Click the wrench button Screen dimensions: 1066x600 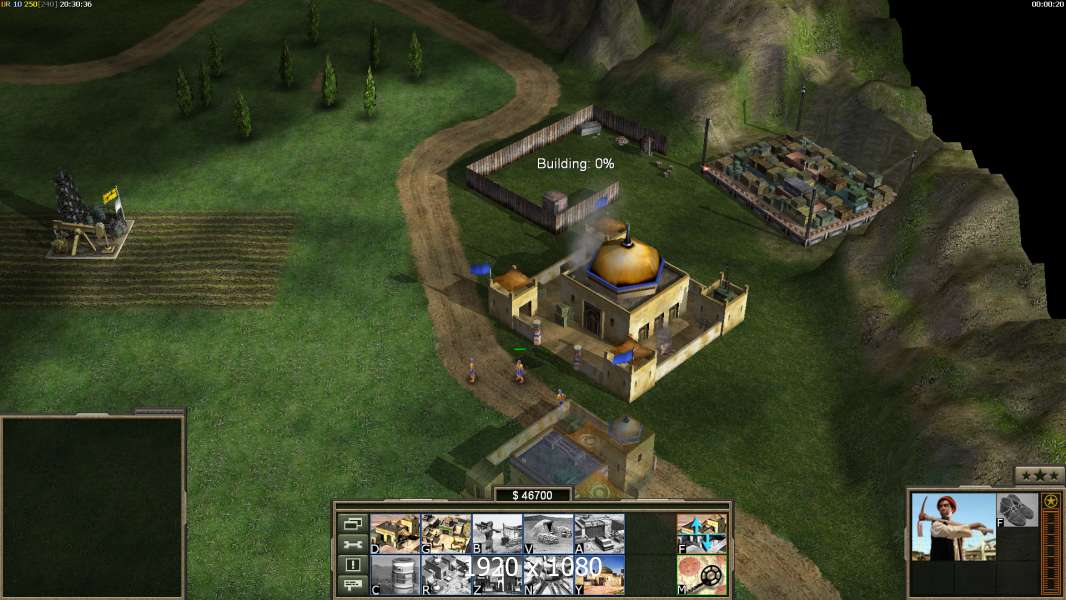(x=352, y=544)
